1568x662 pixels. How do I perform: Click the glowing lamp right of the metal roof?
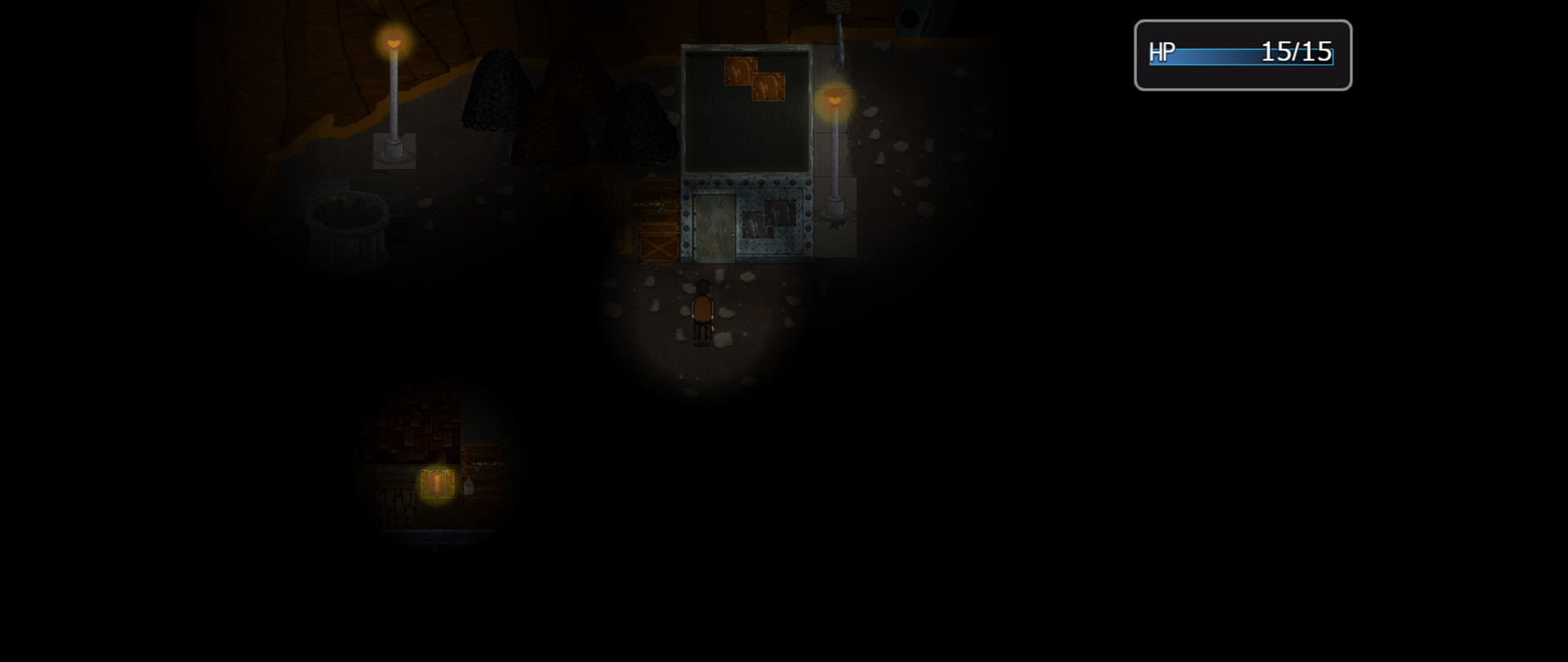(835, 100)
